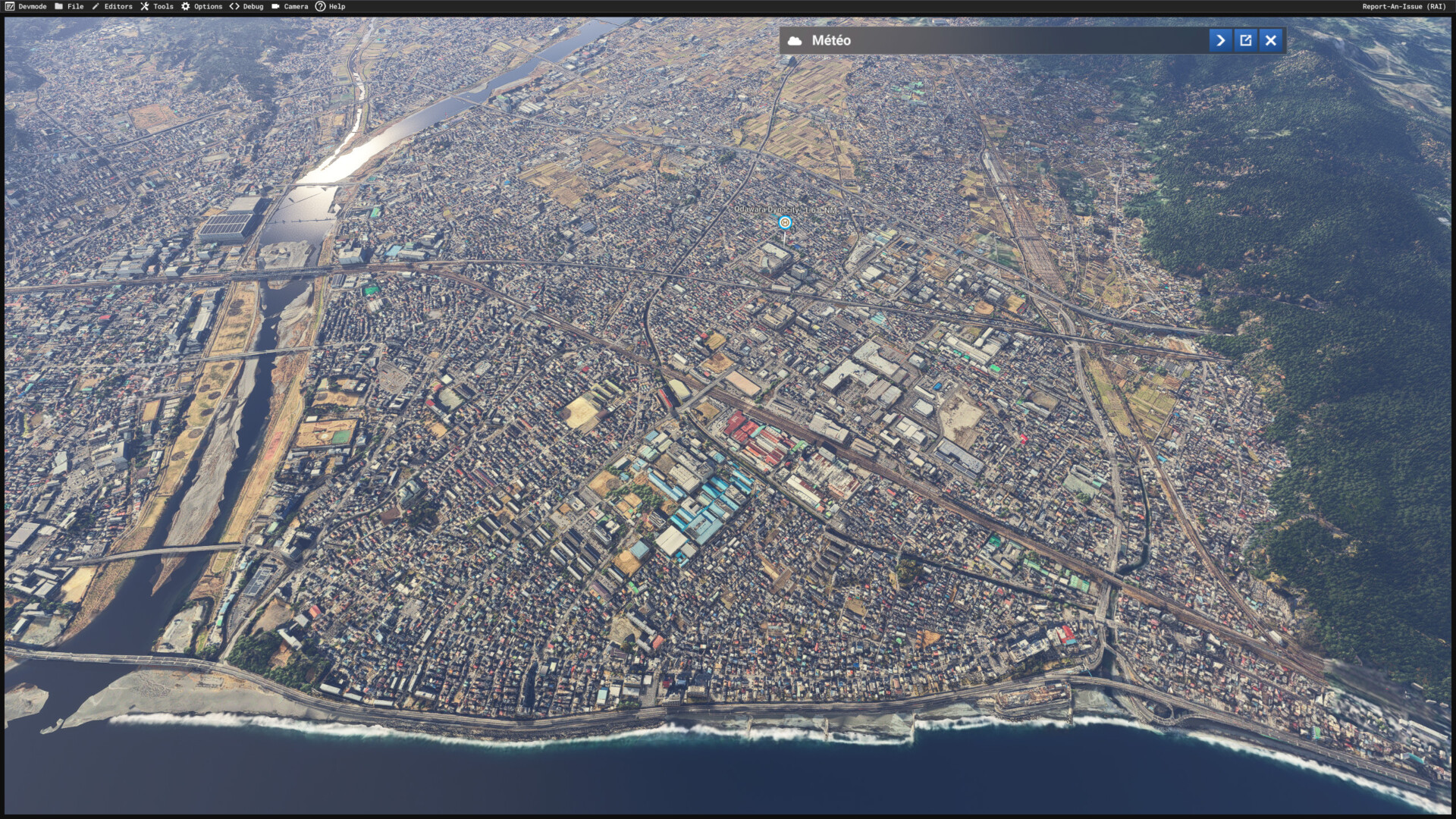Image resolution: width=1456 pixels, height=819 pixels.
Task: Open the Camera menu
Action: click(x=290, y=6)
